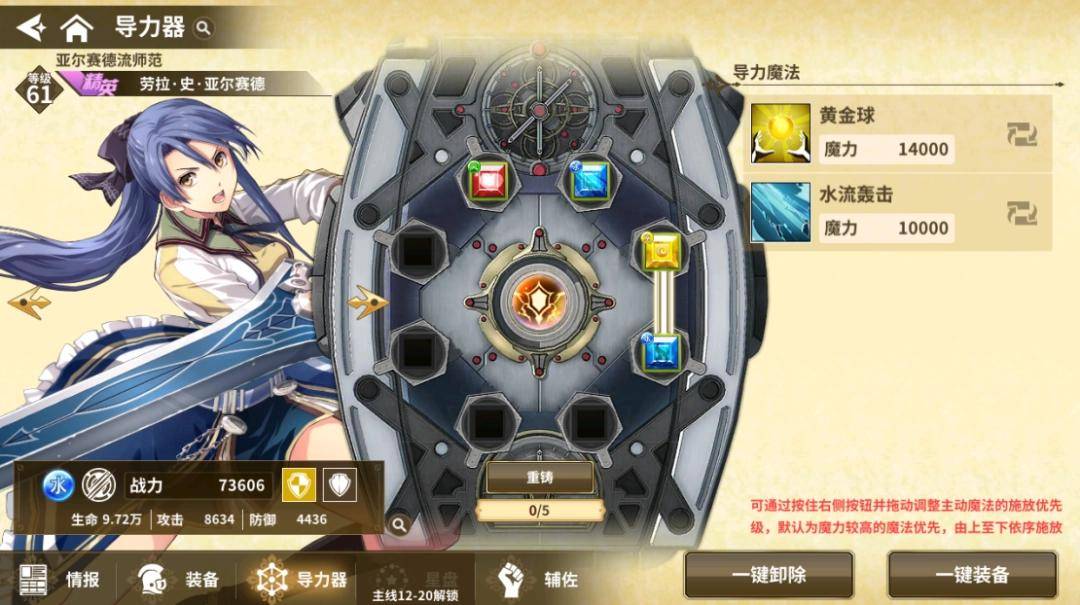The width and height of the screenshot is (1080, 605).
Task: Open stat details with the magnifier icon
Action: [x=399, y=524]
